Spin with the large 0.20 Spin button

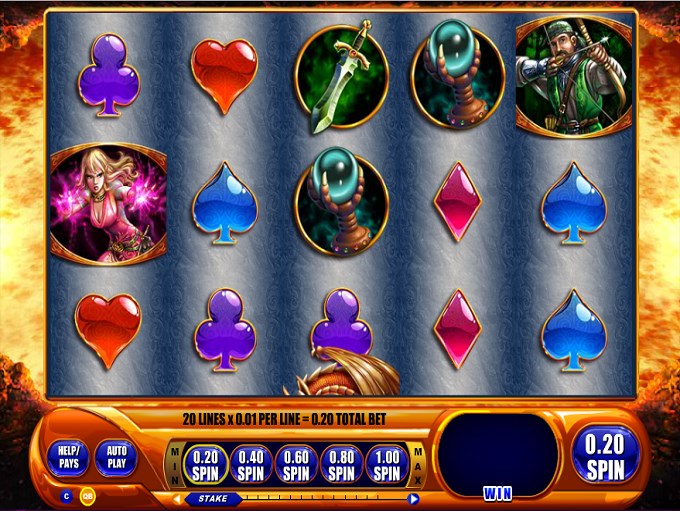[605, 456]
